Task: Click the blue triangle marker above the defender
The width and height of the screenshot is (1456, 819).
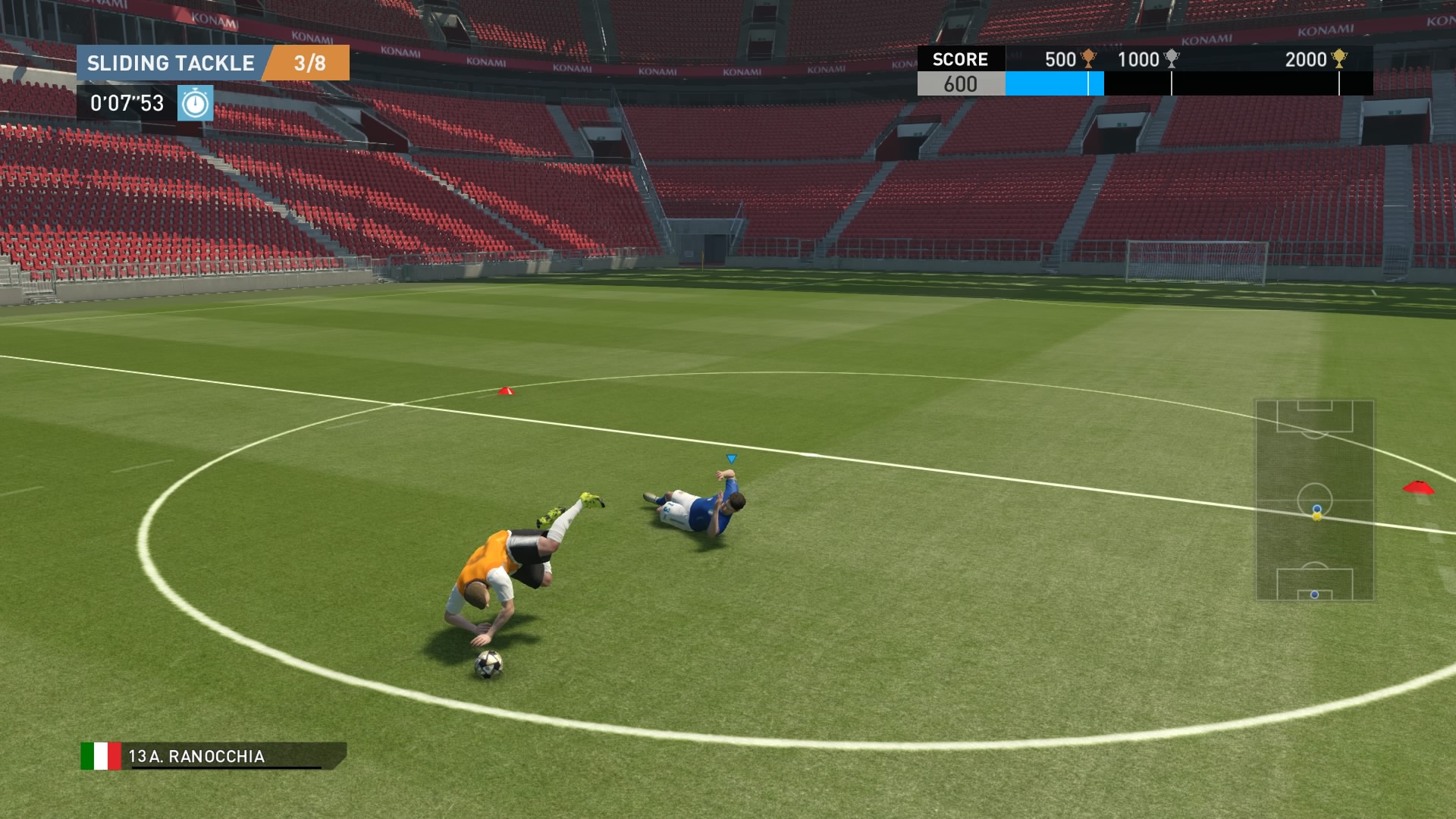Action: tap(730, 458)
